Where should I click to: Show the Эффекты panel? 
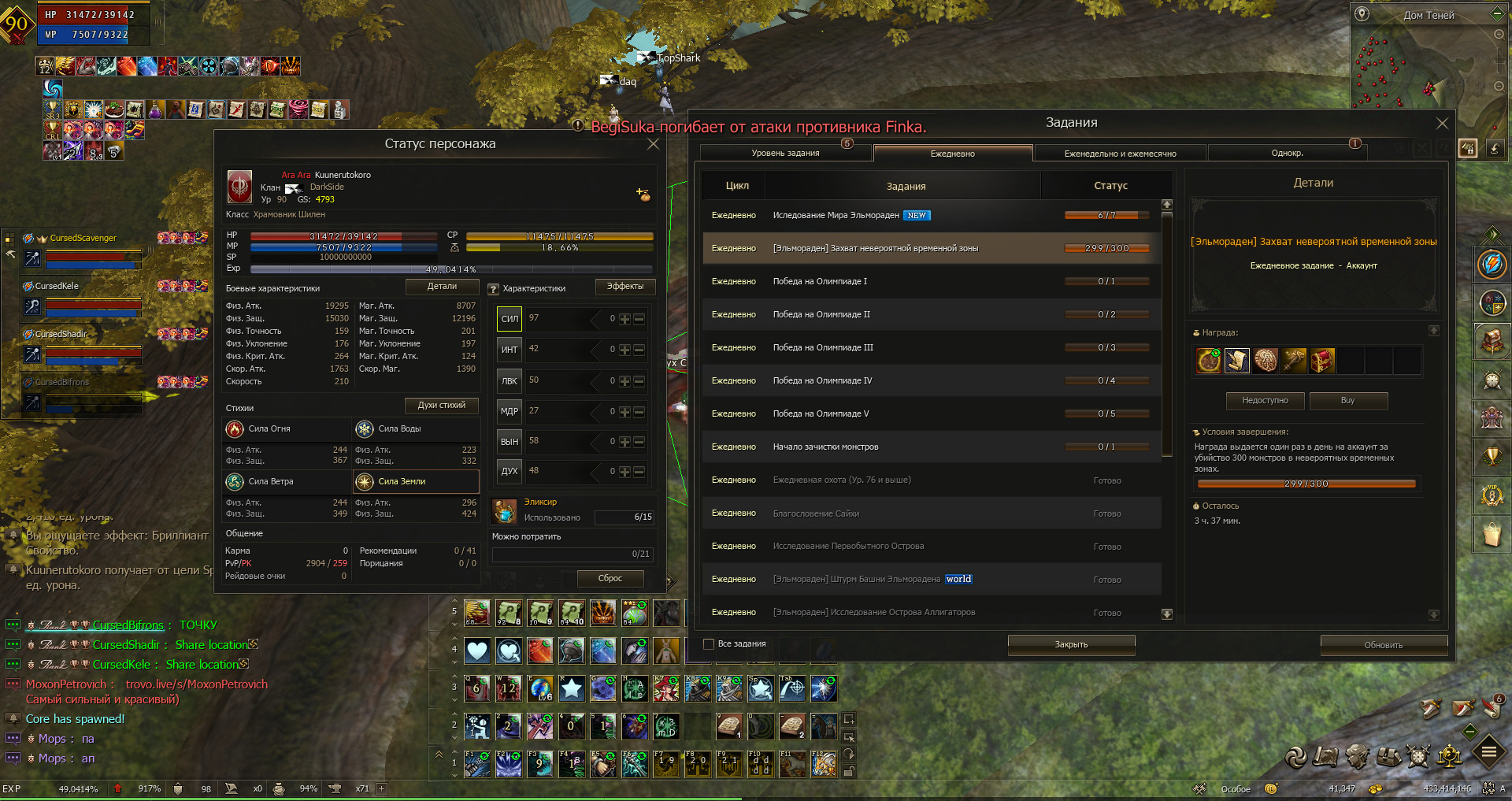pyautogui.click(x=624, y=287)
